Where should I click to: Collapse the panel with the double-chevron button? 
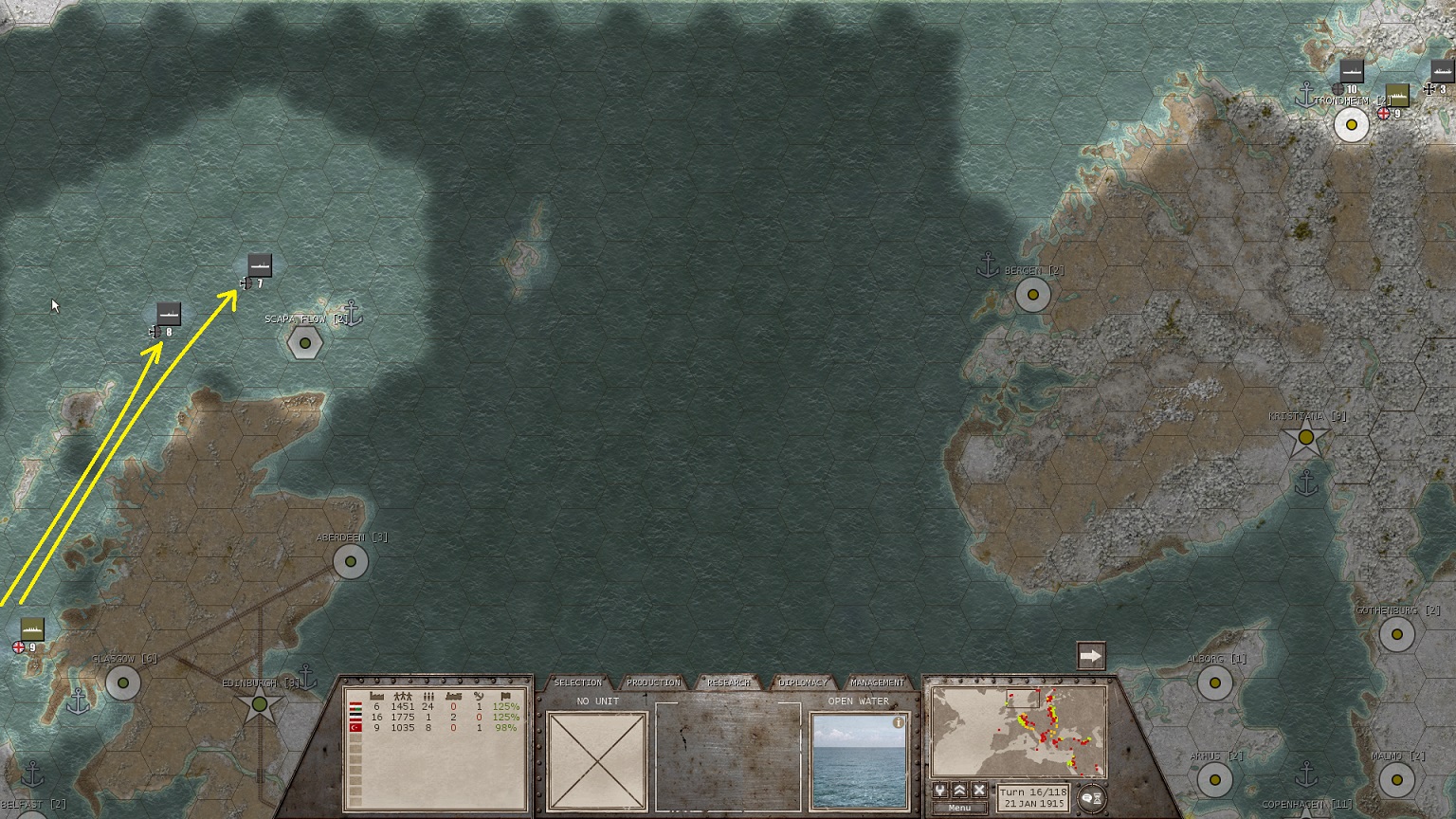pyautogui.click(x=960, y=791)
